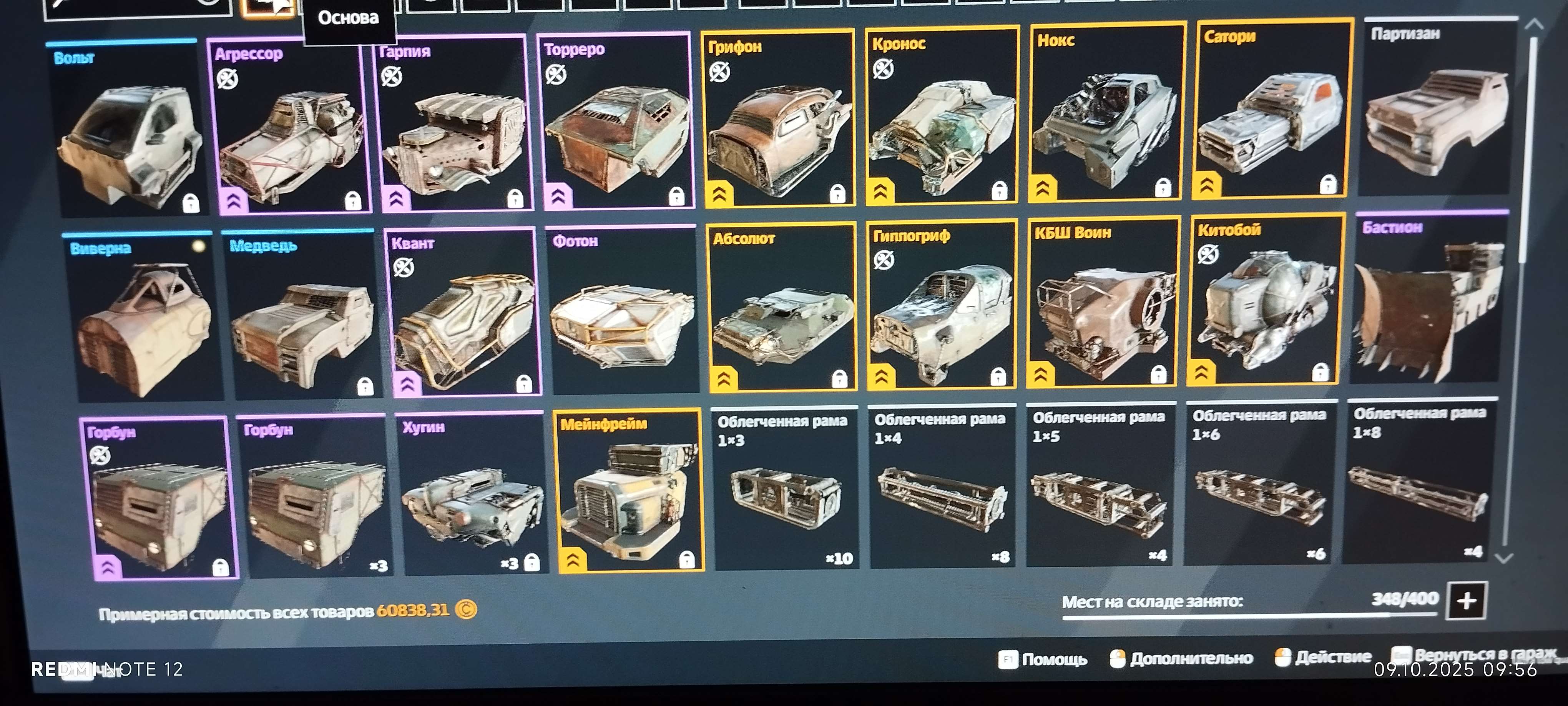Viewport: 1568px width, 706px height.
Task: Expand storage with the plus button
Action: click(1467, 601)
